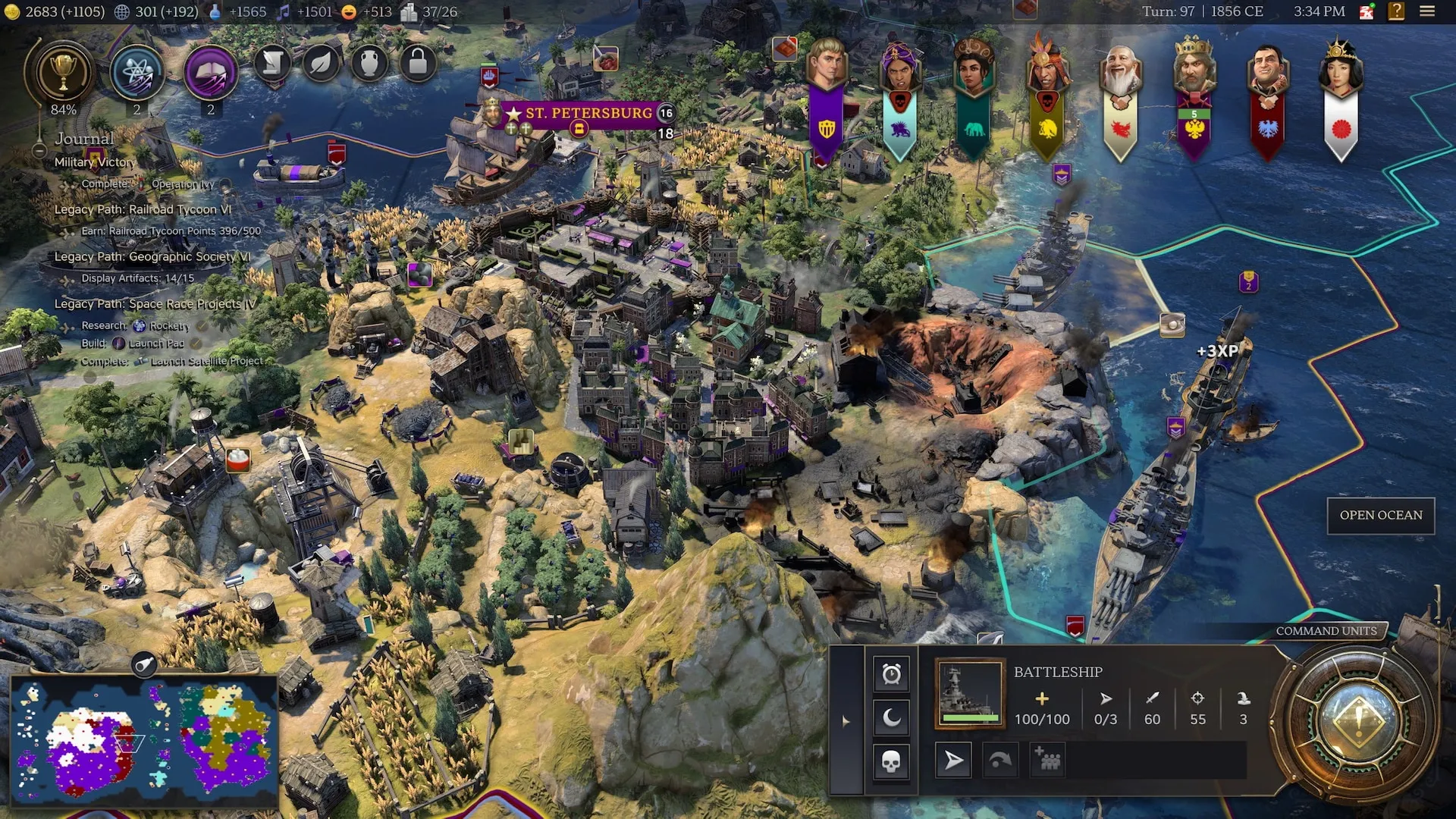
Task: Collapse the Journal quest tracker
Action: click(x=39, y=150)
